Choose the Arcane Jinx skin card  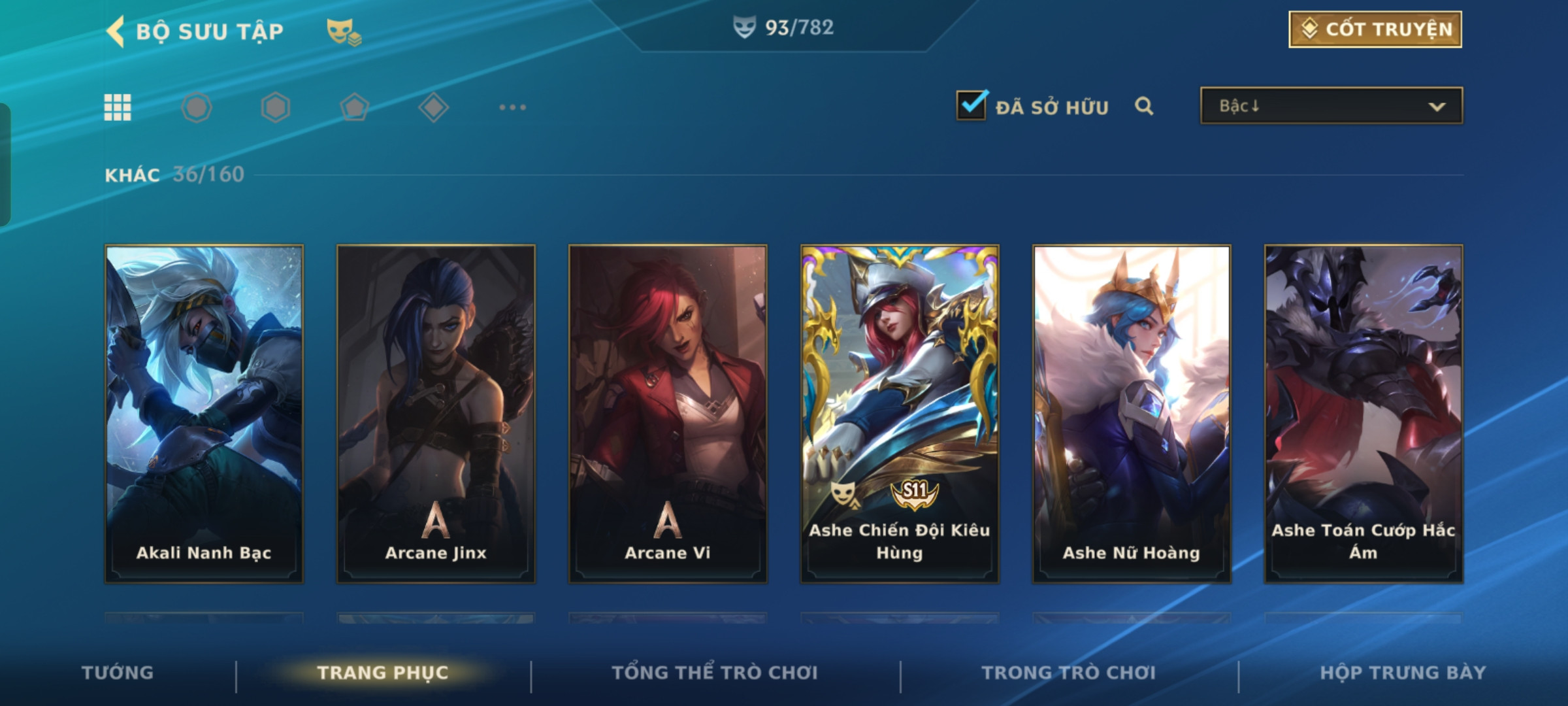pyautogui.click(x=436, y=413)
